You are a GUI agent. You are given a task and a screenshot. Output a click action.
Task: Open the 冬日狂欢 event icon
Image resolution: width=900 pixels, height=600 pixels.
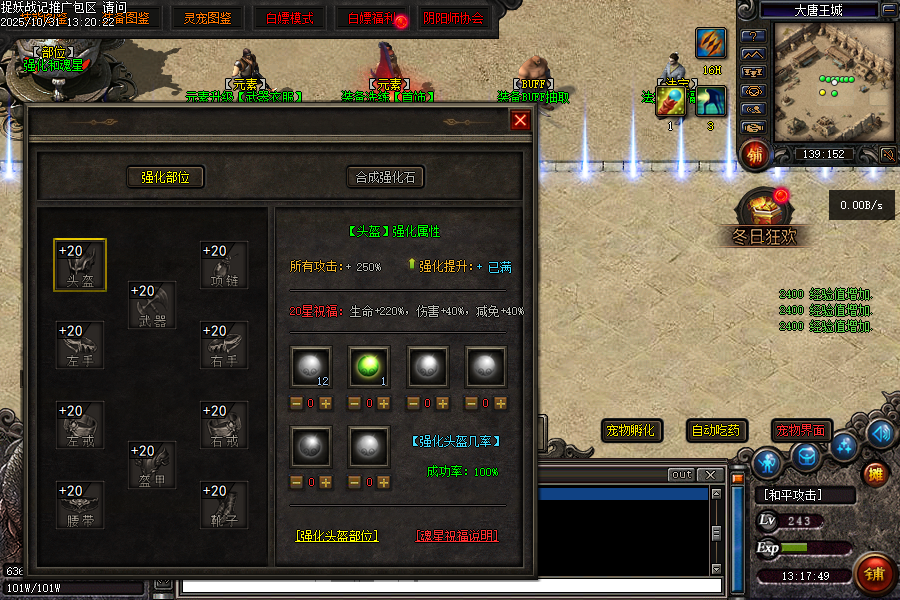(x=763, y=215)
